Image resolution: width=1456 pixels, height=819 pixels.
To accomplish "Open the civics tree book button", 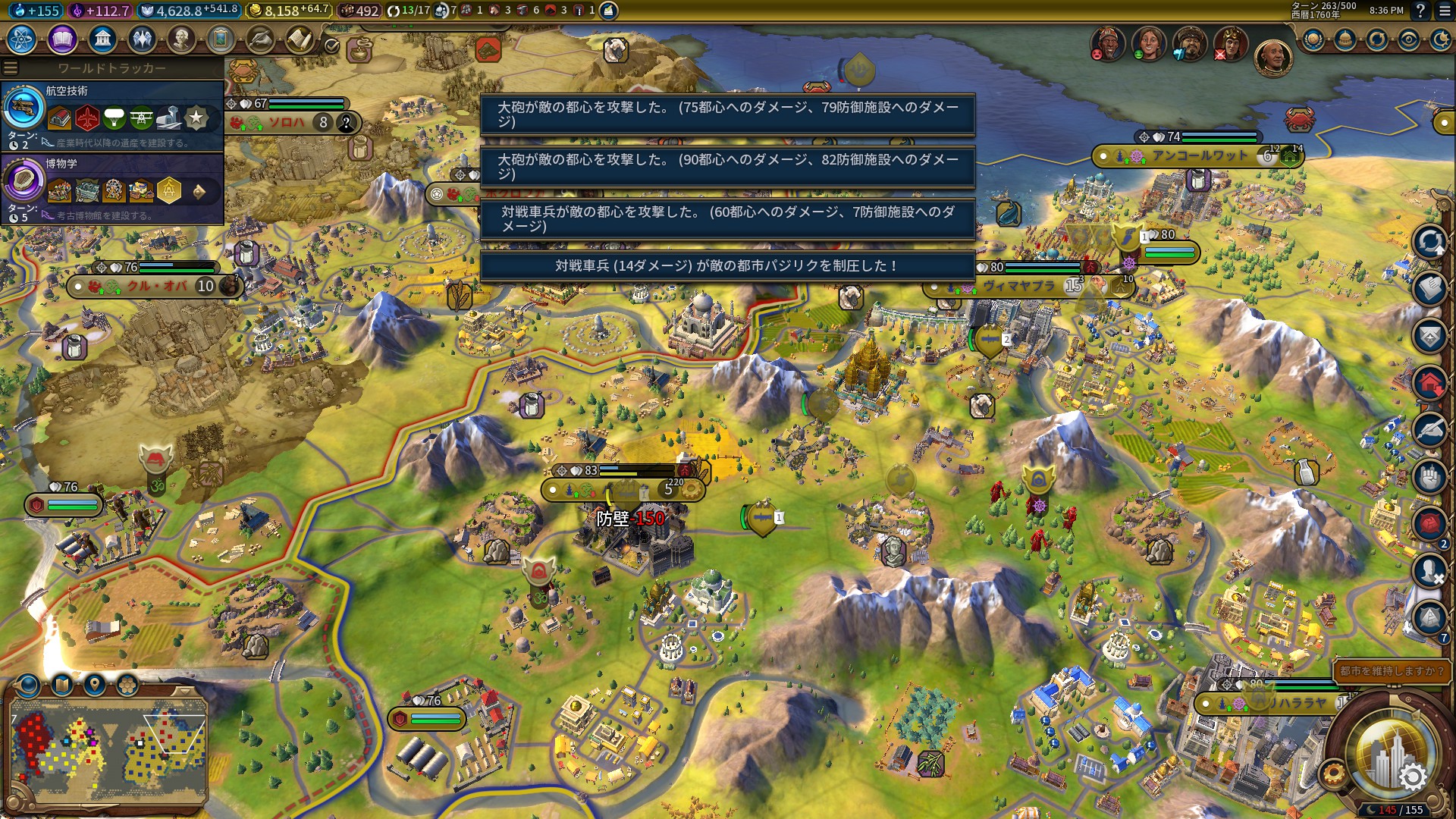I will 62,39.
